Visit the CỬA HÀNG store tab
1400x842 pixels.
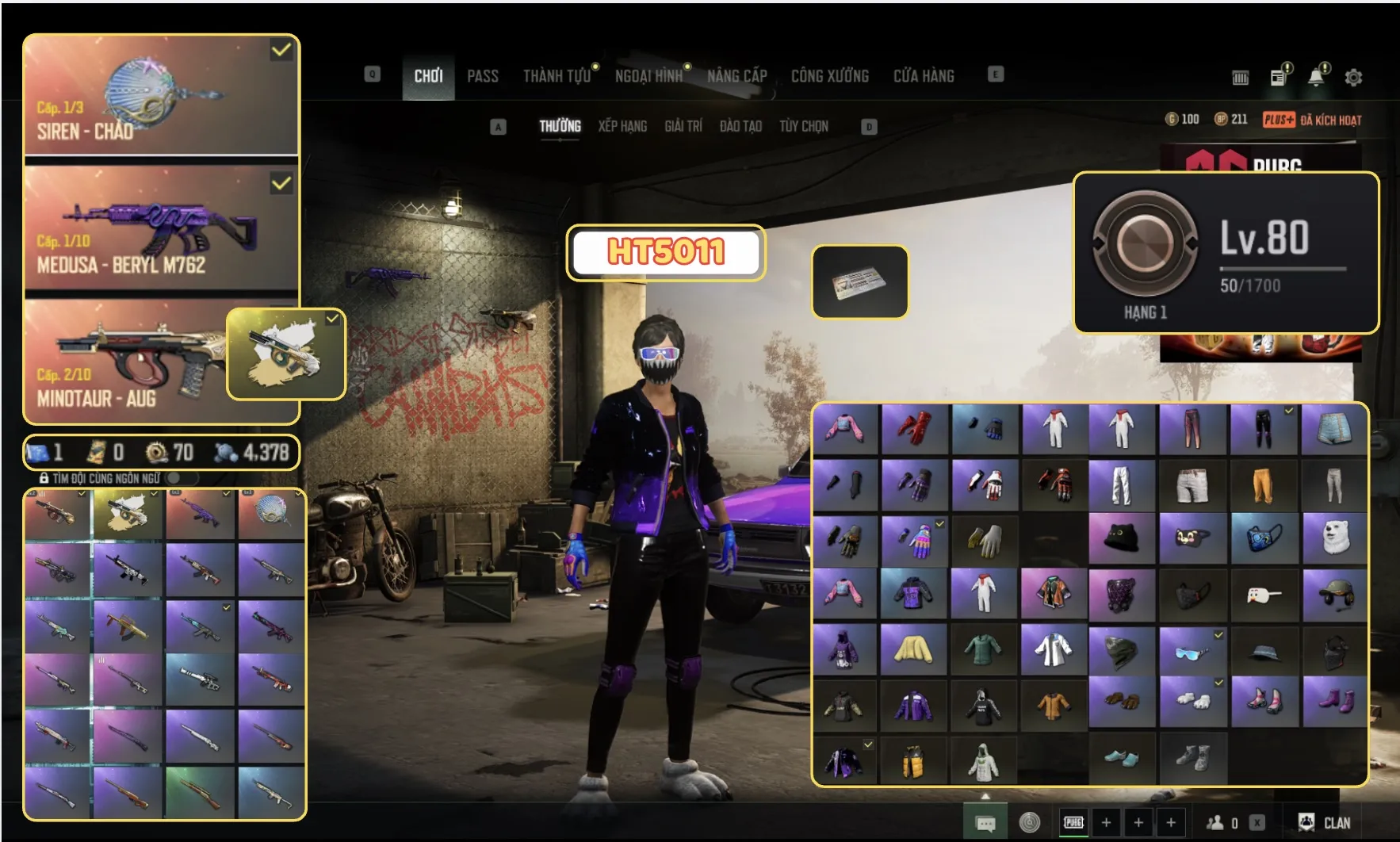(924, 76)
